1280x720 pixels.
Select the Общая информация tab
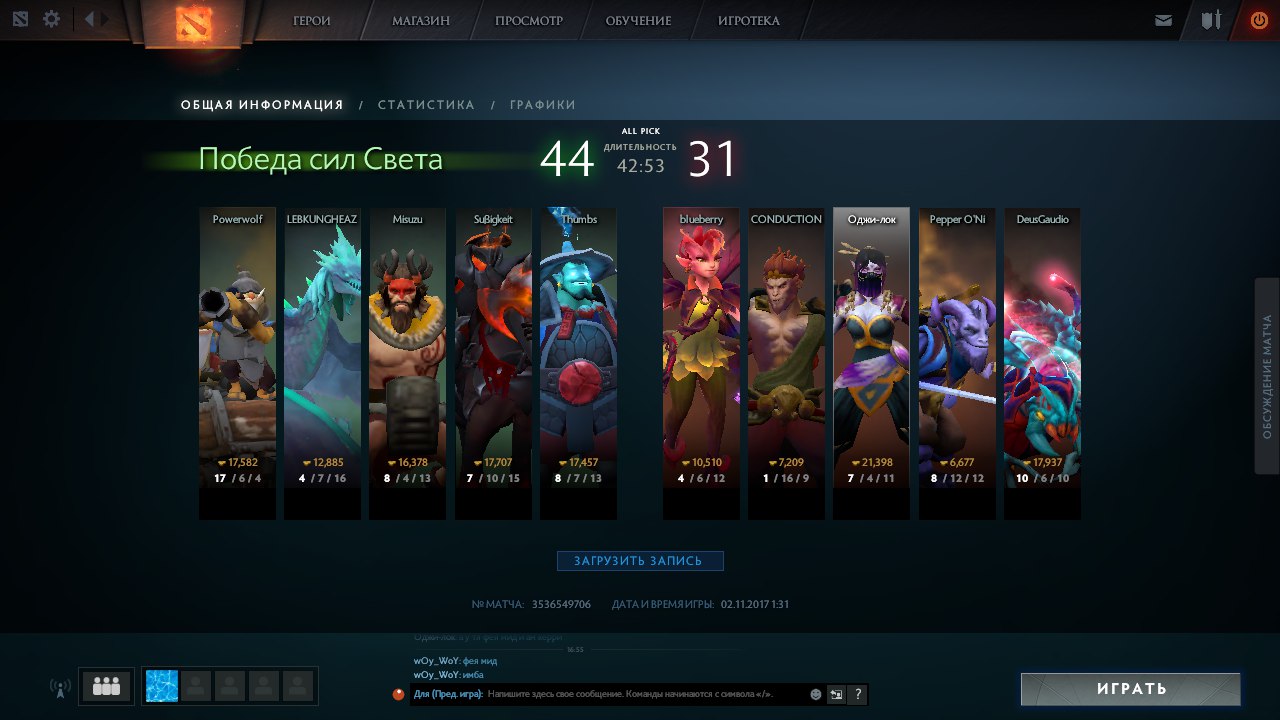pos(262,105)
